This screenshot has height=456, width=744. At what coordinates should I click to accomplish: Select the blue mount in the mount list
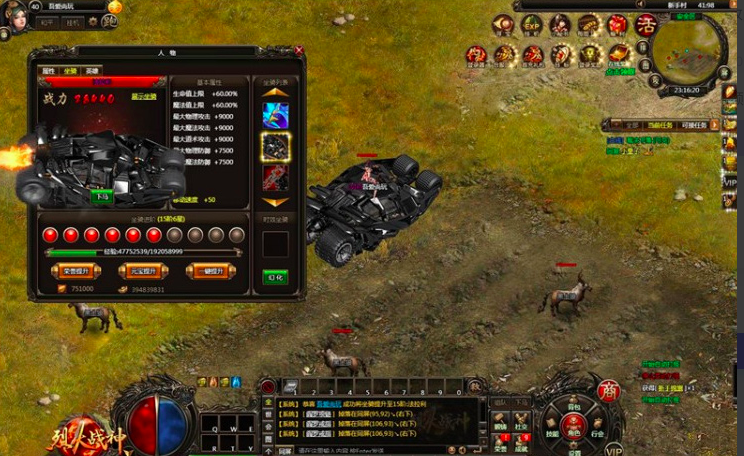(276, 115)
